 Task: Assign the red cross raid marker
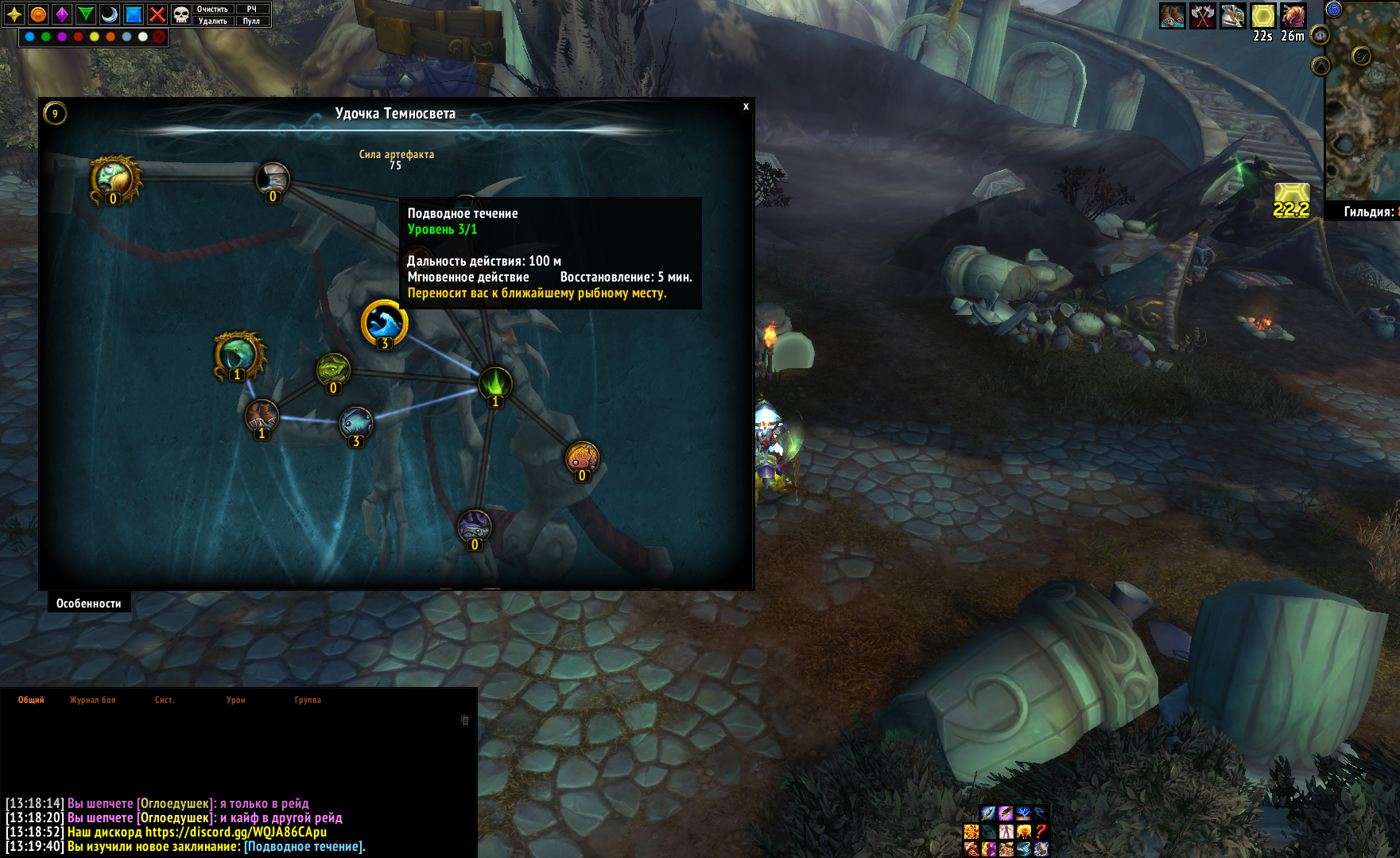click(x=157, y=14)
